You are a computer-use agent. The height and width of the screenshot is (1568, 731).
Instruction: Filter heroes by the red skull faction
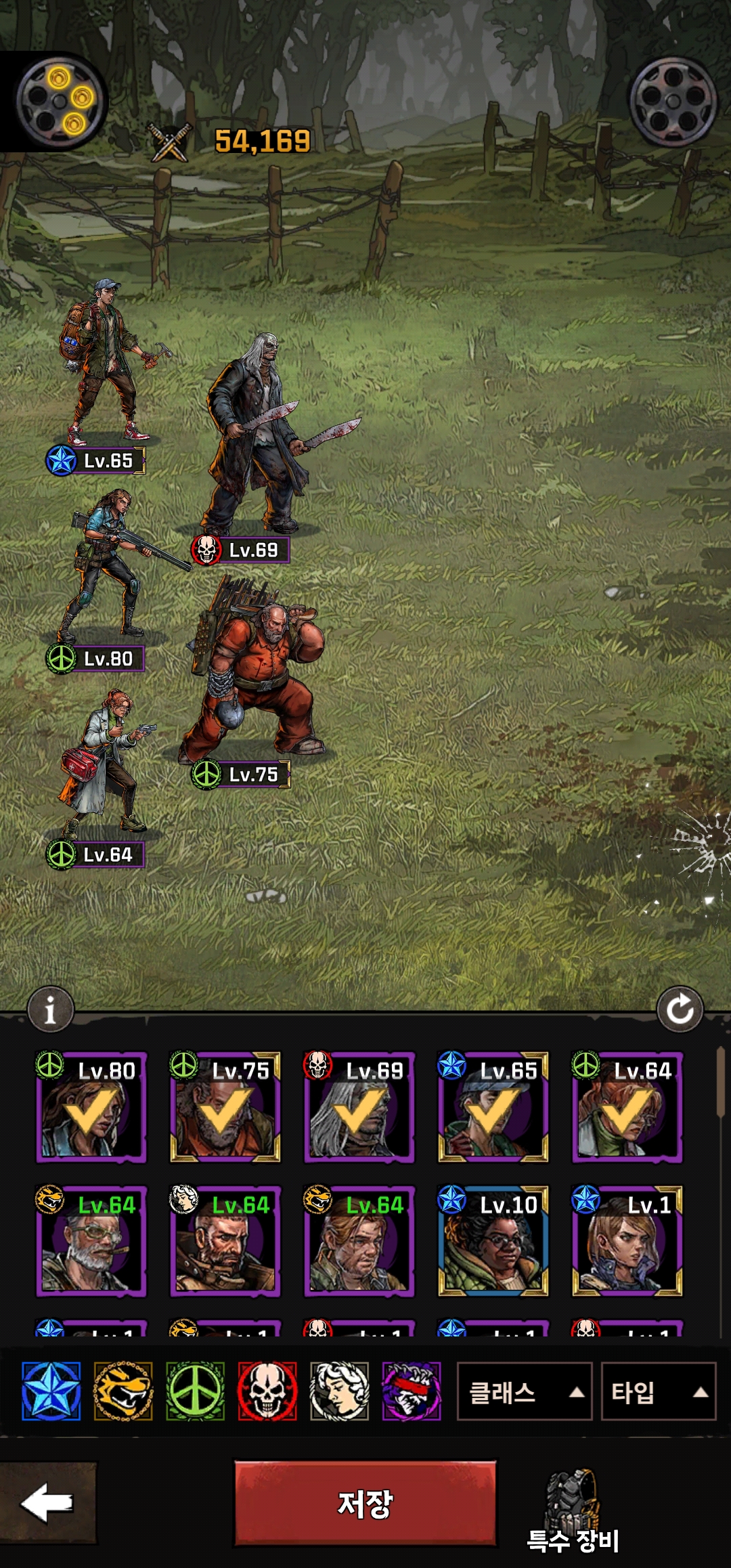267,1391
